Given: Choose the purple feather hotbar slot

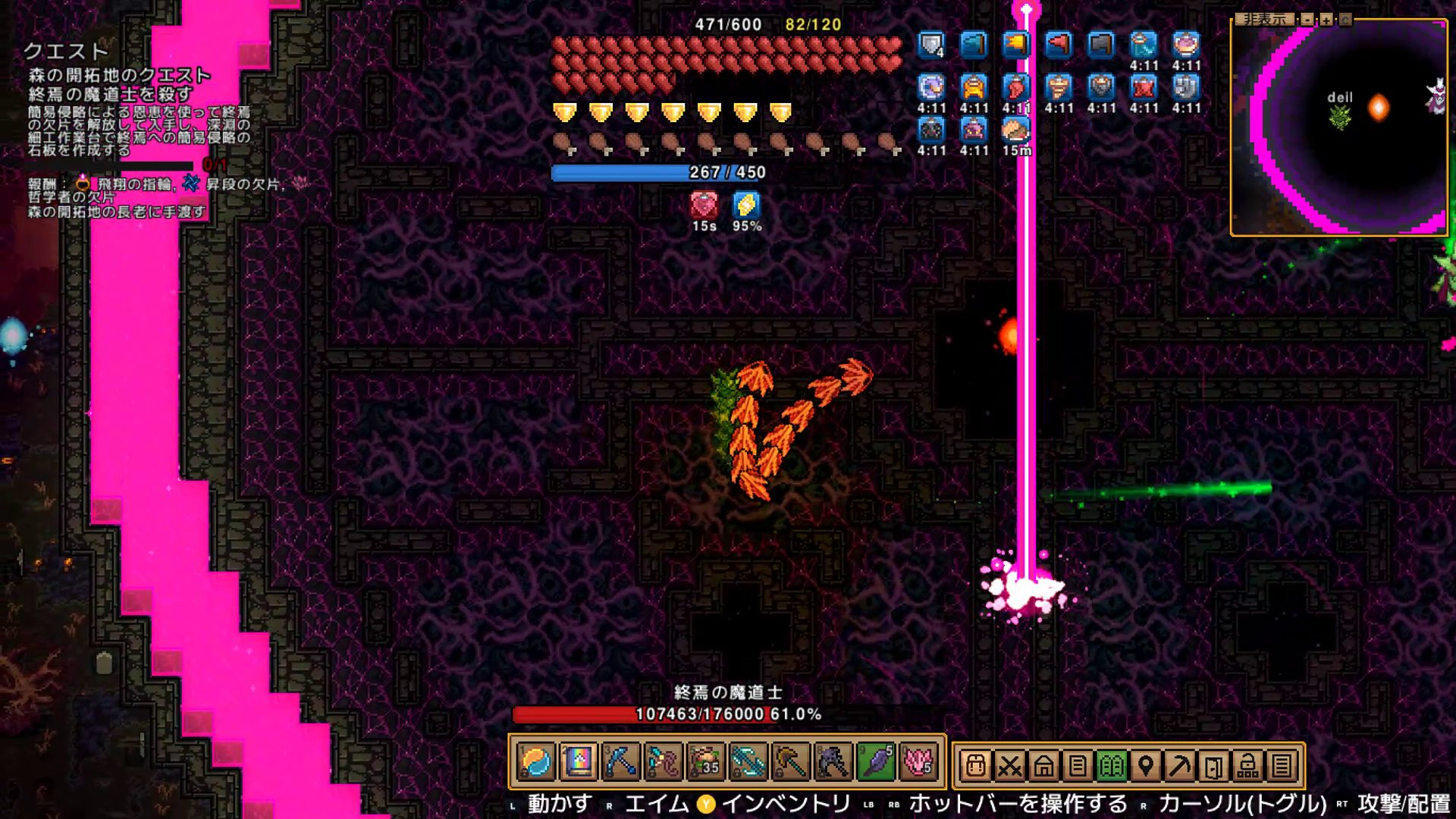Looking at the screenshot, I should tap(875, 763).
